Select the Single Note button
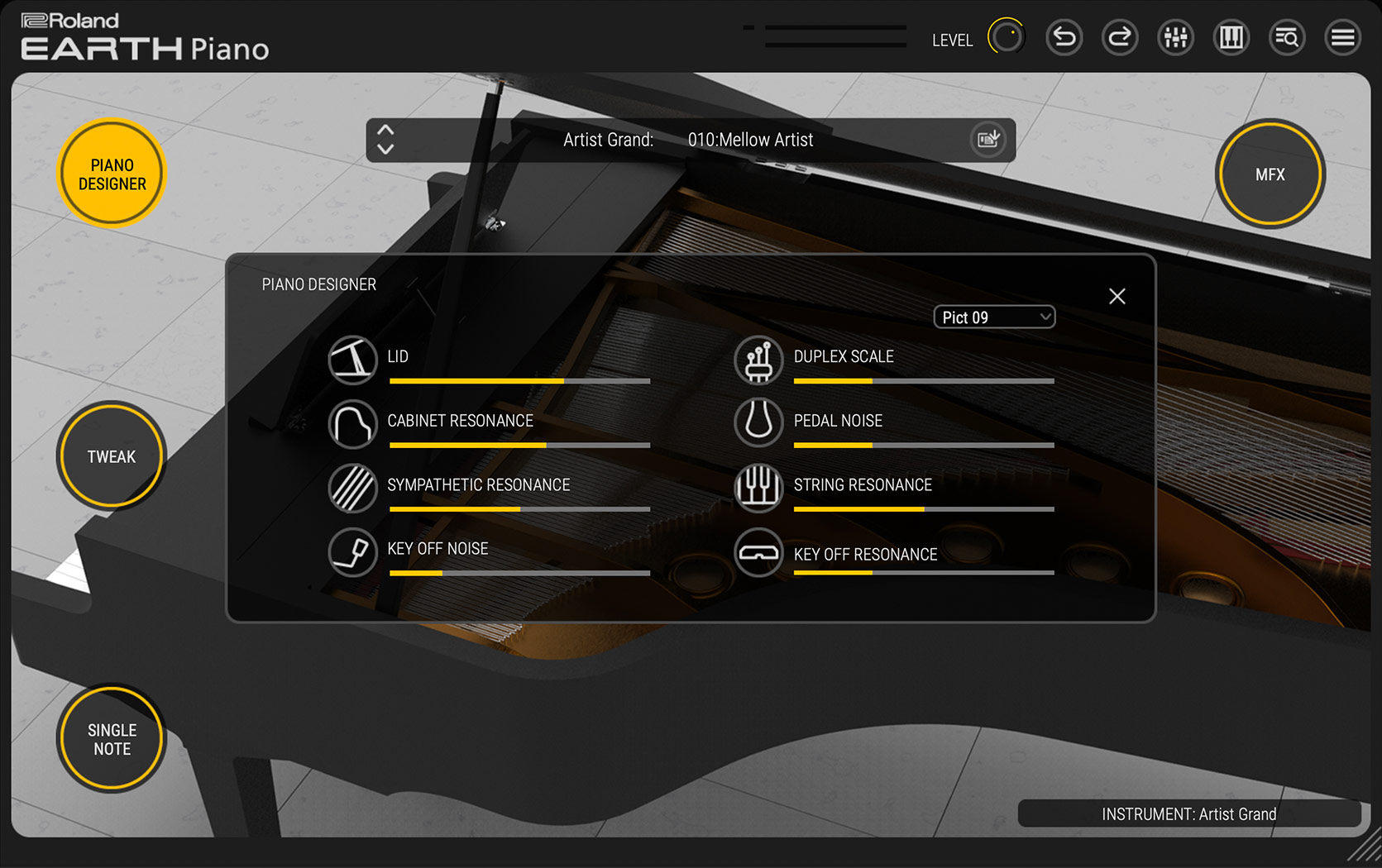This screenshot has width=1382, height=868. pos(112,739)
